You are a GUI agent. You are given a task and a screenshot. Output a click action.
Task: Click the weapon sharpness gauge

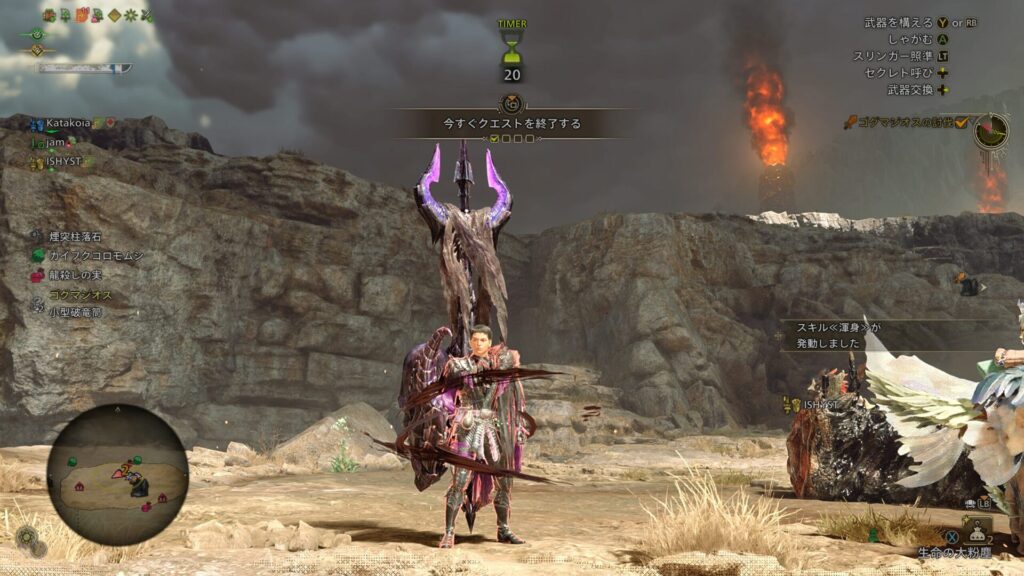[85, 68]
